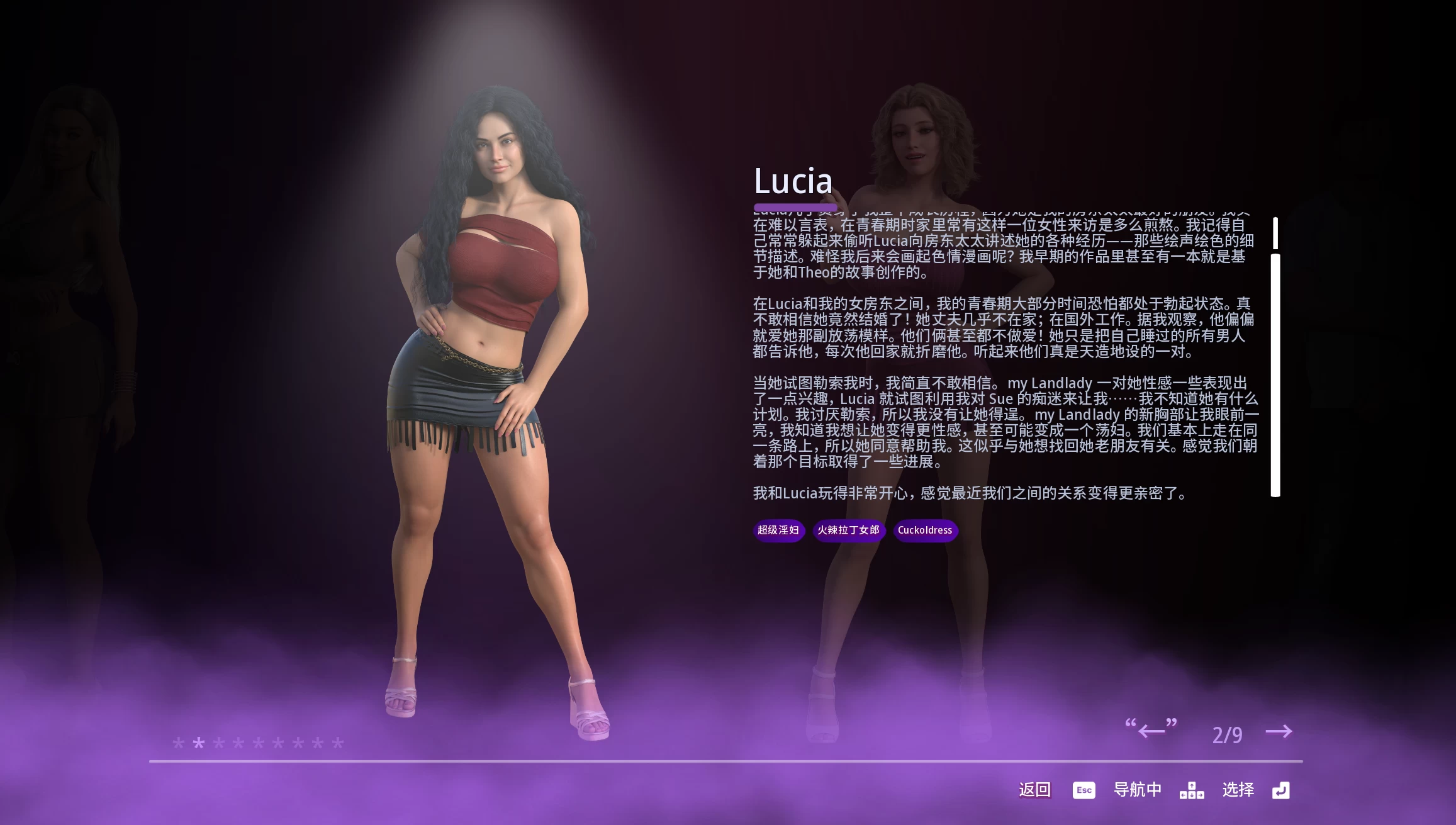Image resolution: width=1456 pixels, height=825 pixels.
Task: Select the last asterisk marker in the row
Action: tap(339, 744)
